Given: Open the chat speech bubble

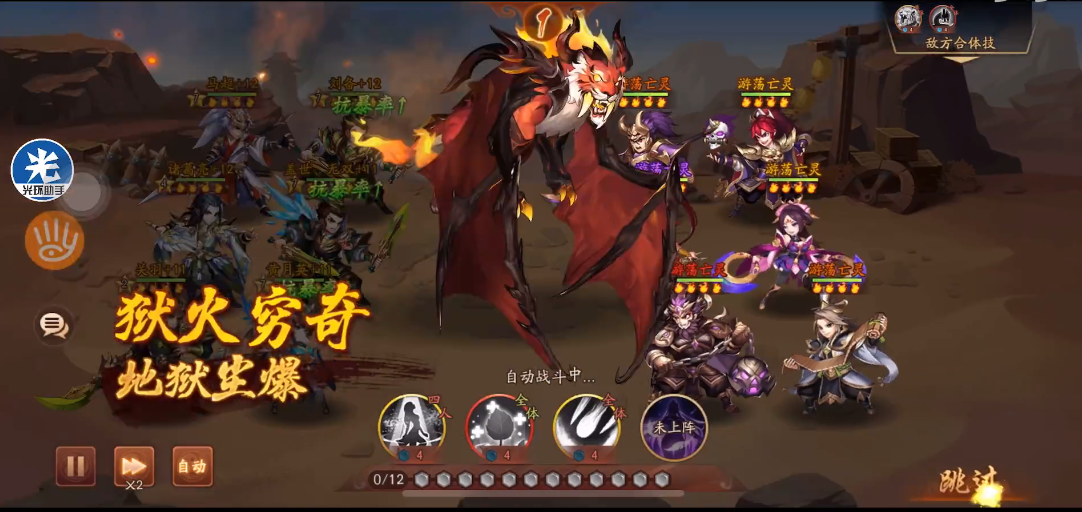Looking at the screenshot, I should tap(52, 324).
